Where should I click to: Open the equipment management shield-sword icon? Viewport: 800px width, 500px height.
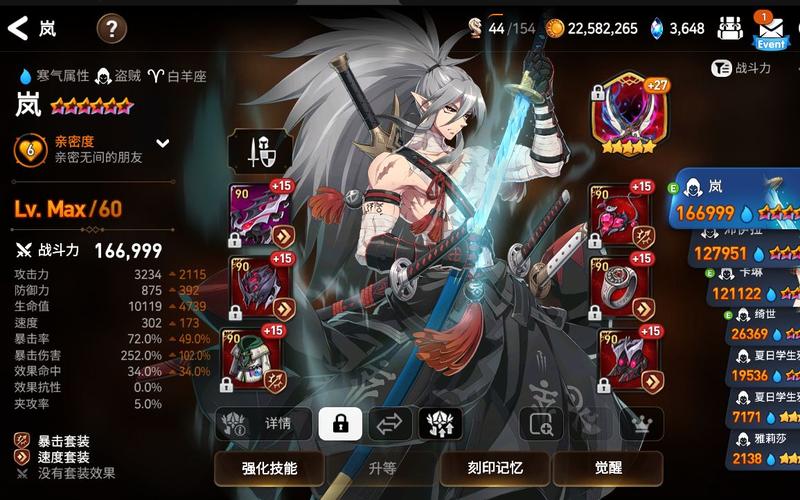[260, 153]
